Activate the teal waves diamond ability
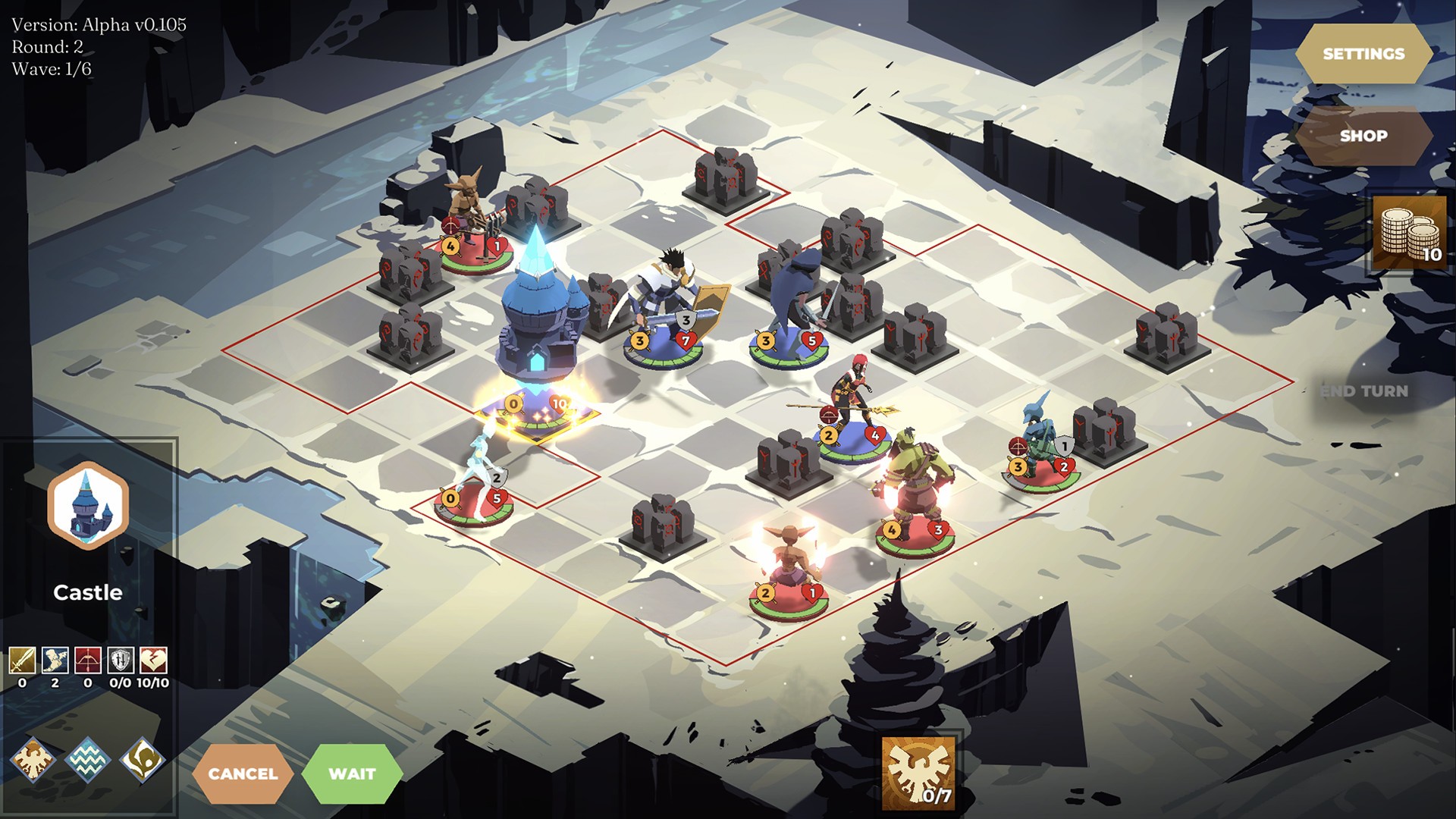 click(x=87, y=758)
